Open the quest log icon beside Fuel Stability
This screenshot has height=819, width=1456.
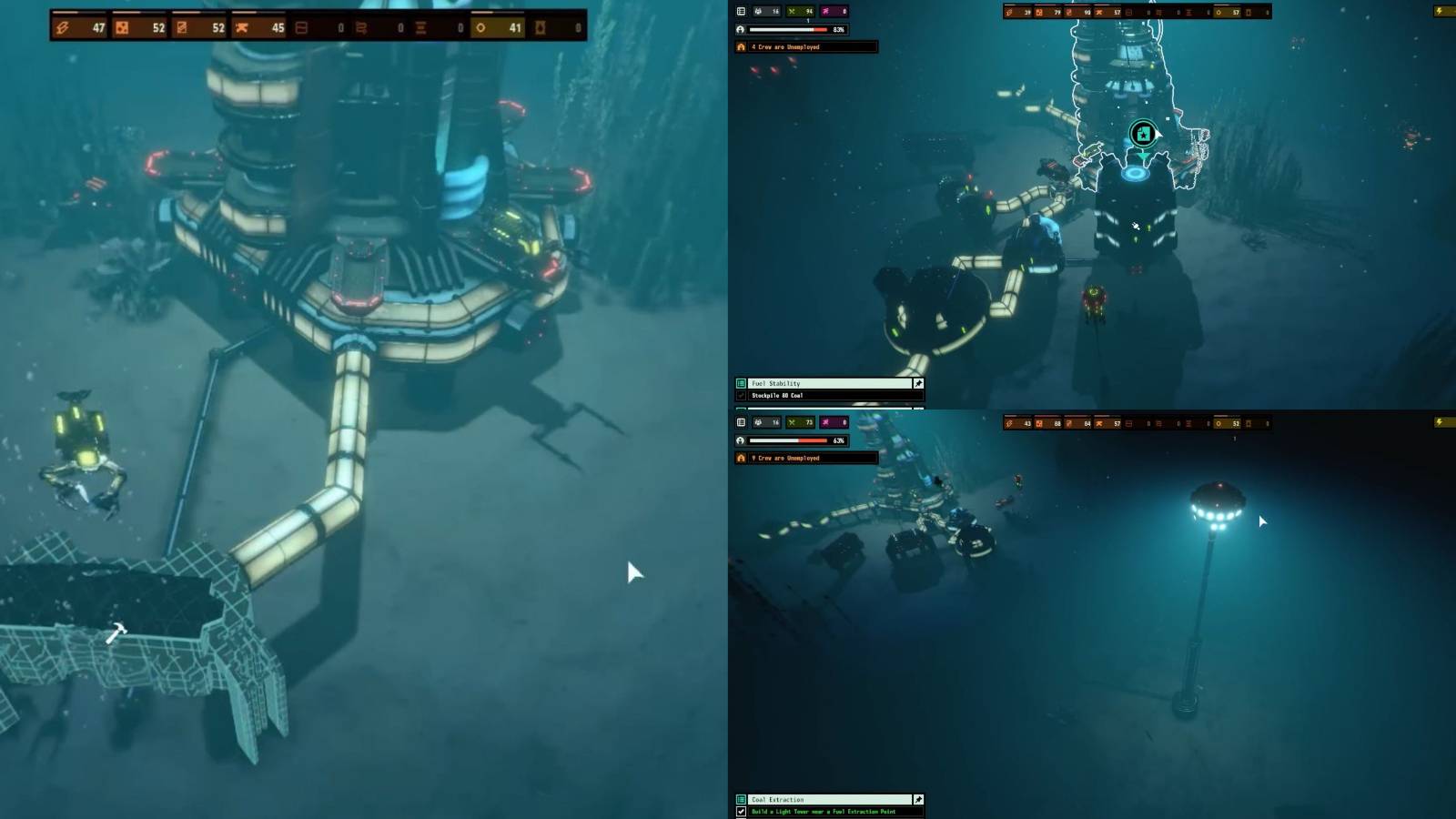(x=739, y=383)
